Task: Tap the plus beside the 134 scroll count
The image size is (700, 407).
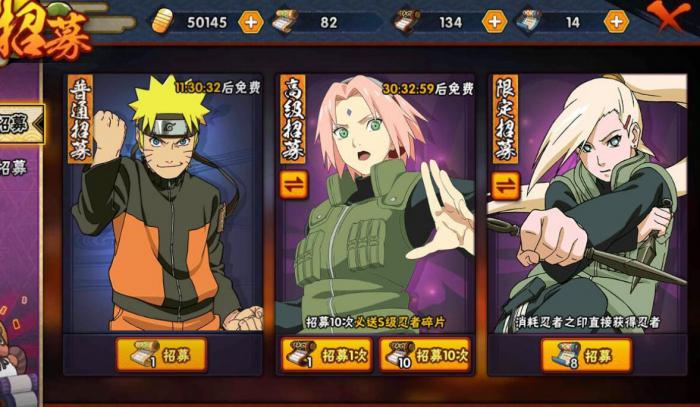Action: pyautogui.click(x=494, y=21)
